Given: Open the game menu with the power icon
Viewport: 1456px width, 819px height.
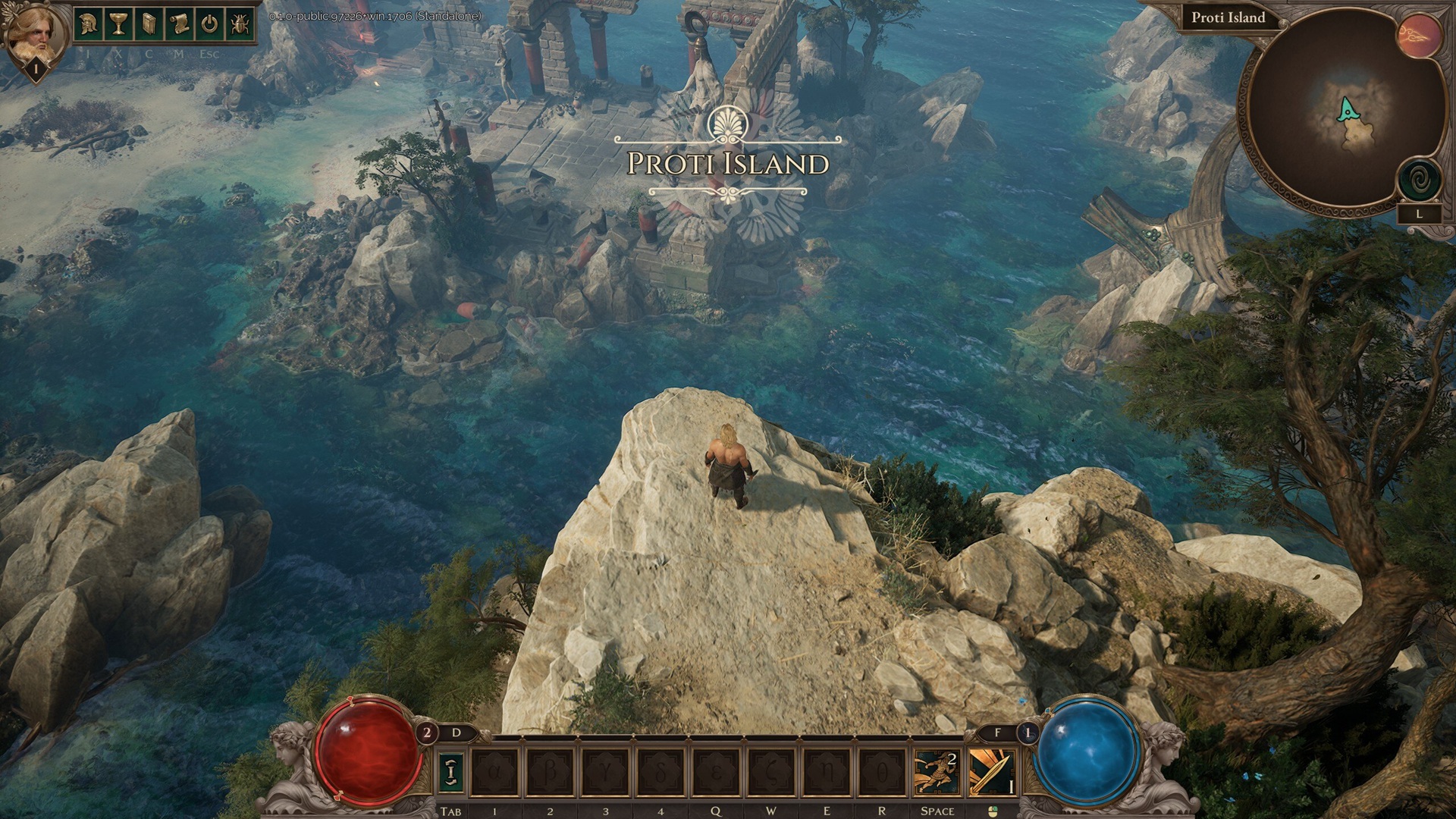Looking at the screenshot, I should (x=209, y=24).
